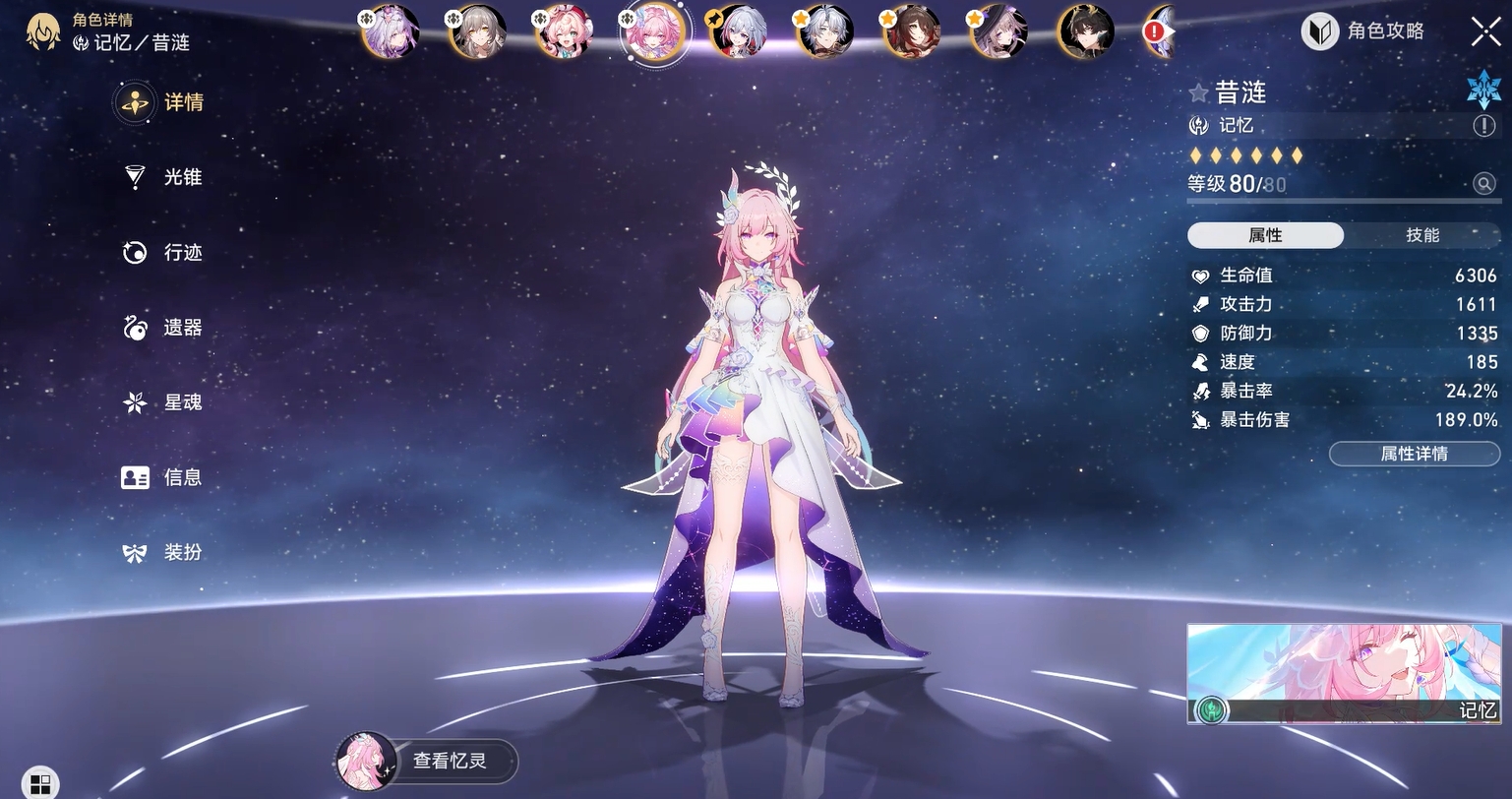Image resolution: width=1512 pixels, height=799 pixels.
Task: Show the 信息 character info page
Action: (165, 477)
